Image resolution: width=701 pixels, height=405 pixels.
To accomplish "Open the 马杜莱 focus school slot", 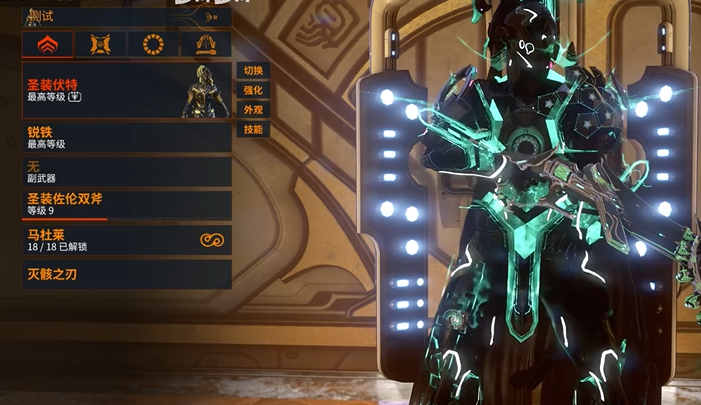I will [126, 240].
